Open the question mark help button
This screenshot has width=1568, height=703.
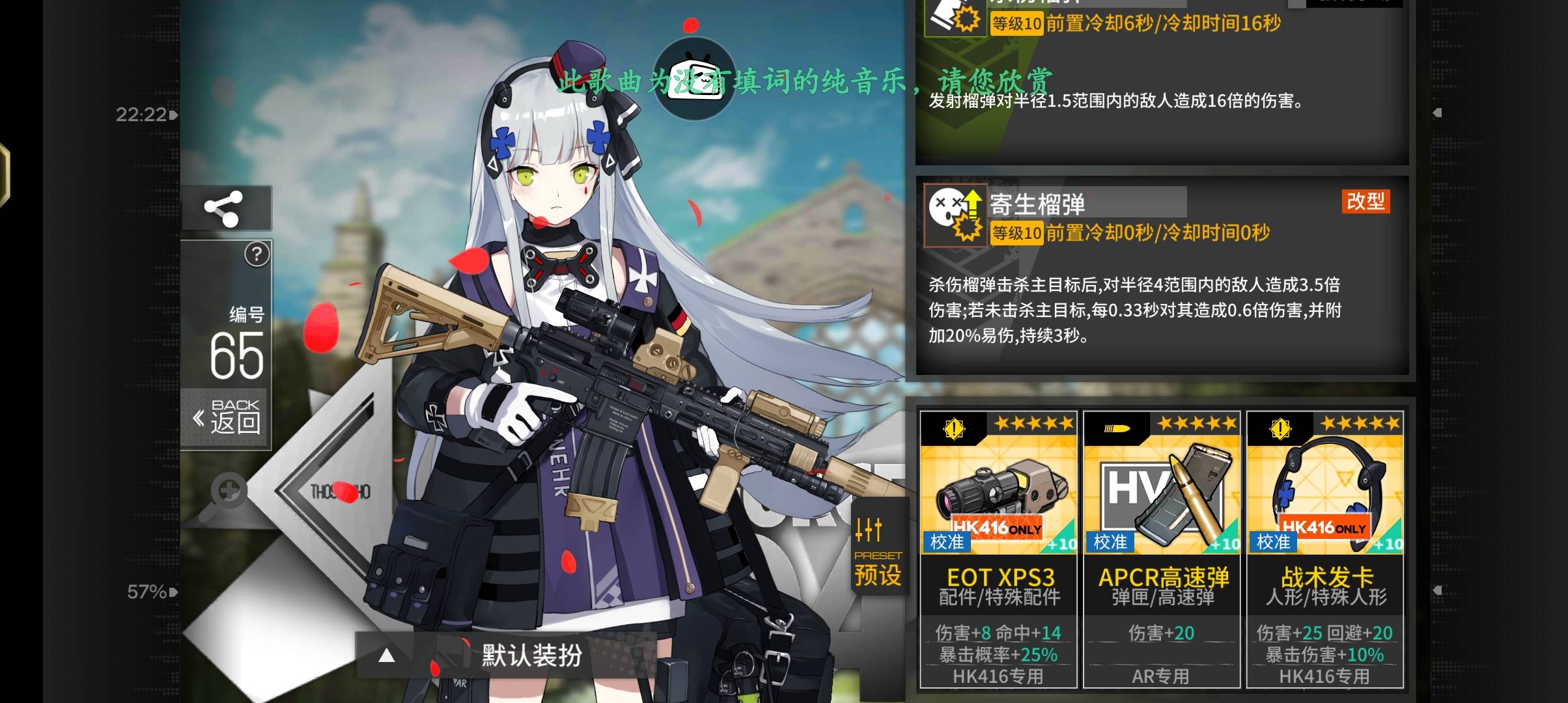(x=257, y=255)
